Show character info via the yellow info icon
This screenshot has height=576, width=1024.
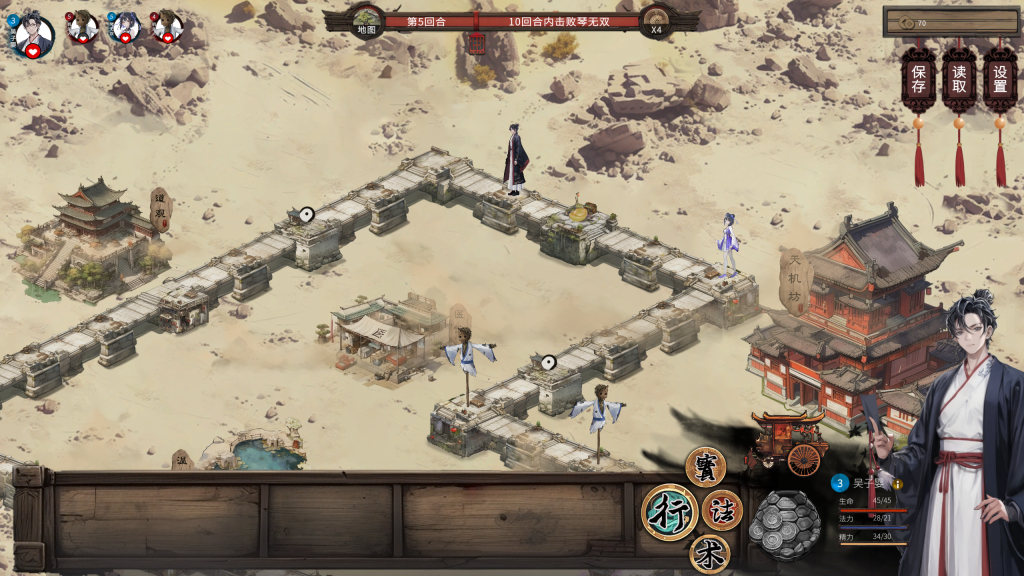898,484
